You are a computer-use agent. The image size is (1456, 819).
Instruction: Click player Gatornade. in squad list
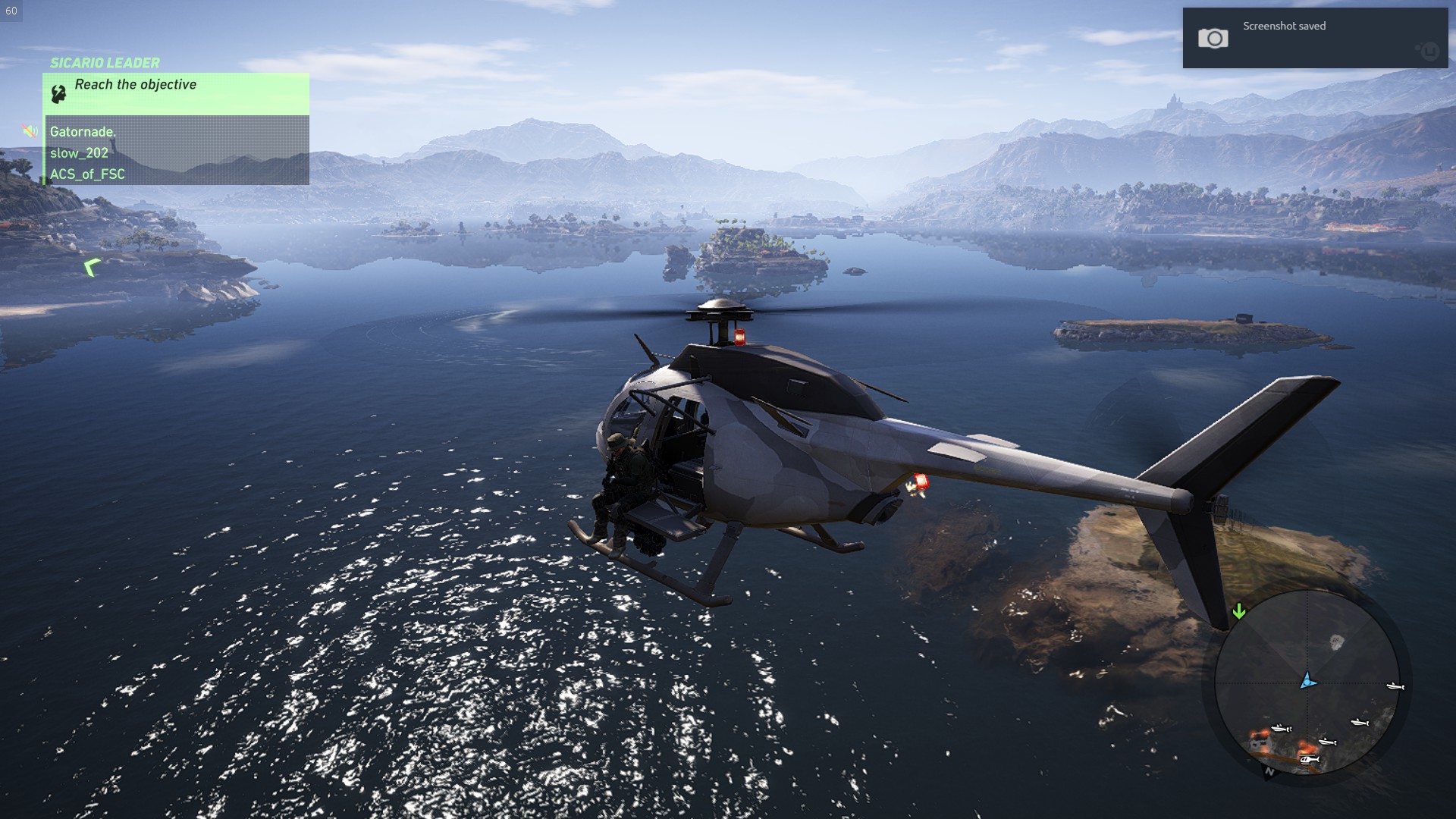[x=83, y=132]
